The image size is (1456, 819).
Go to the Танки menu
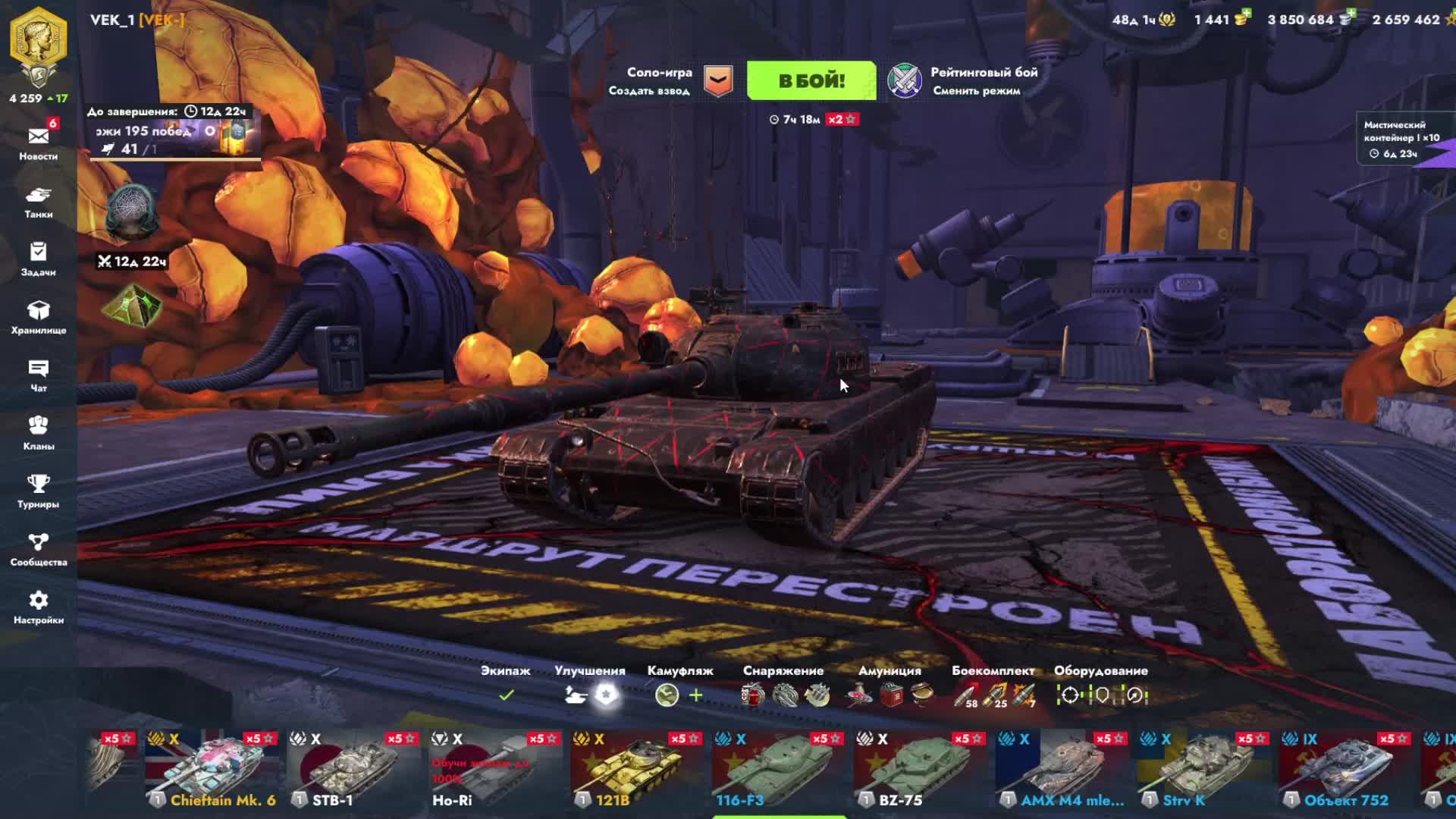[38, 201]
